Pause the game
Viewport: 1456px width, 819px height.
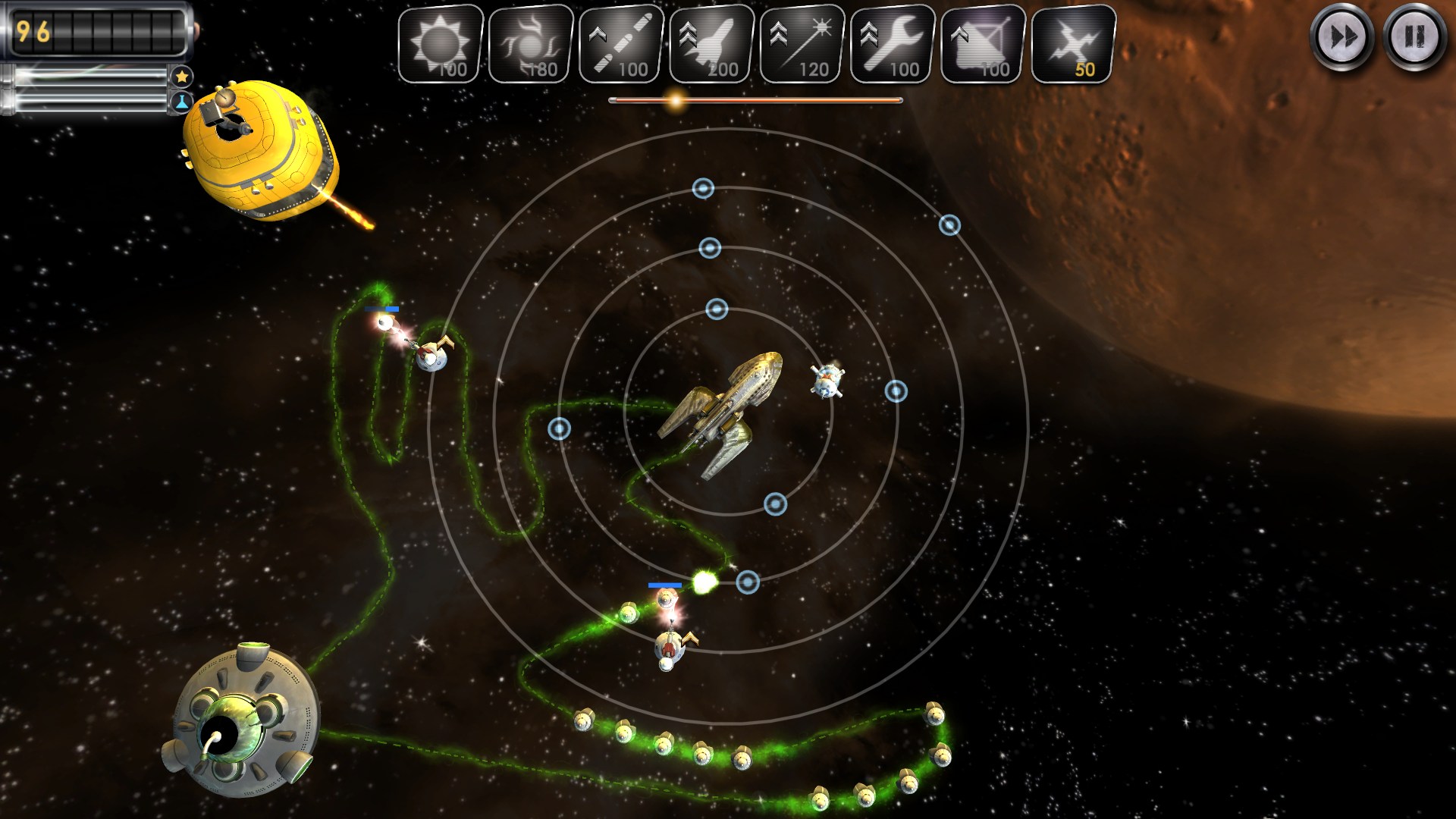pos(1414,36)
